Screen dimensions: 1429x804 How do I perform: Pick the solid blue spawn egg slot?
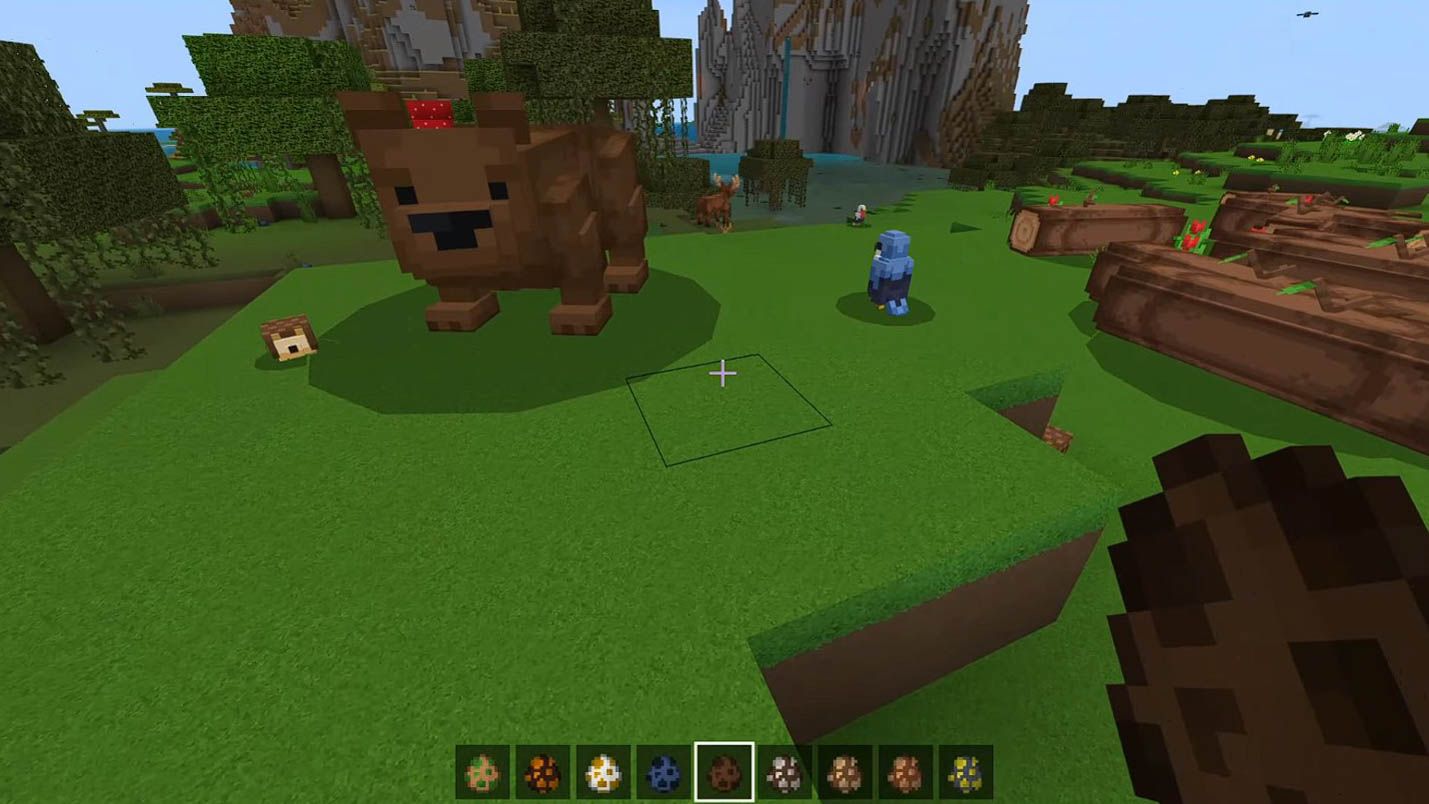pyautogui.click(x=663, y=773)
